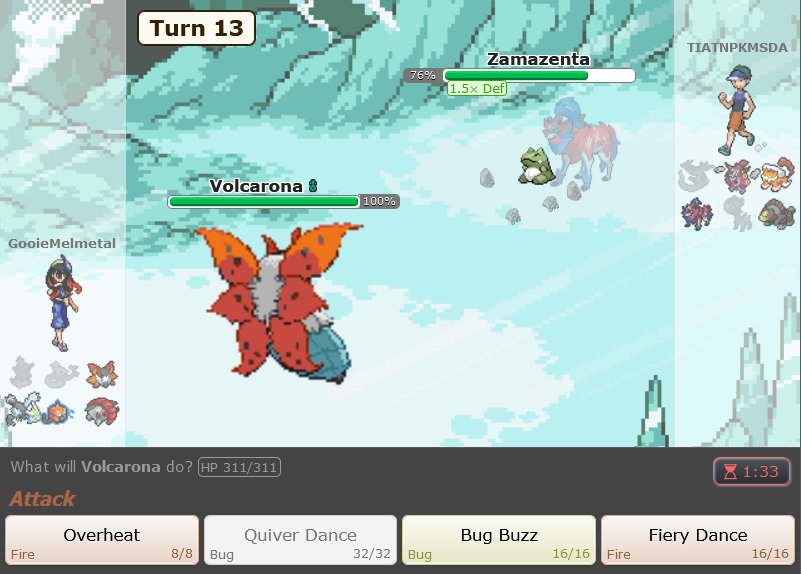Select the opponent's Ursaluna team icon

coord(775,213)
